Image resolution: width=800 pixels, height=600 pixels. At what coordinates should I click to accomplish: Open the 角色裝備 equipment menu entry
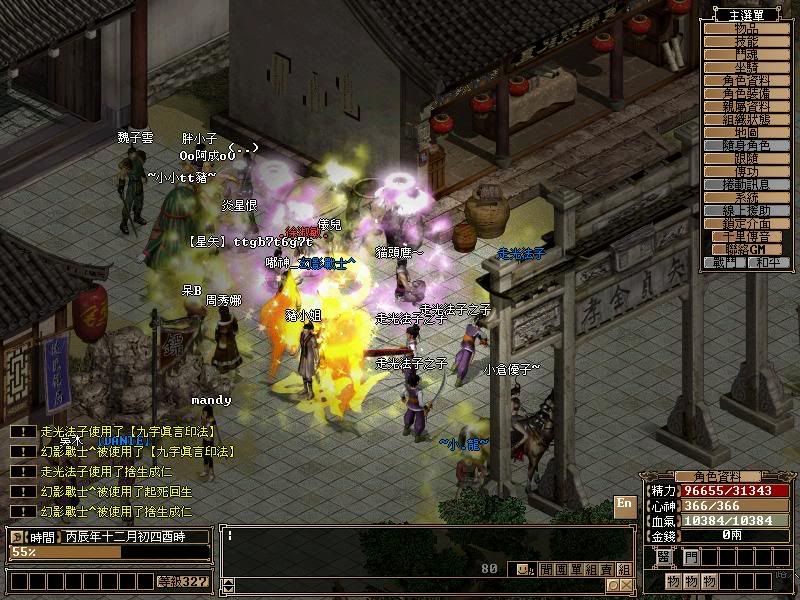[x=746, y=94]
